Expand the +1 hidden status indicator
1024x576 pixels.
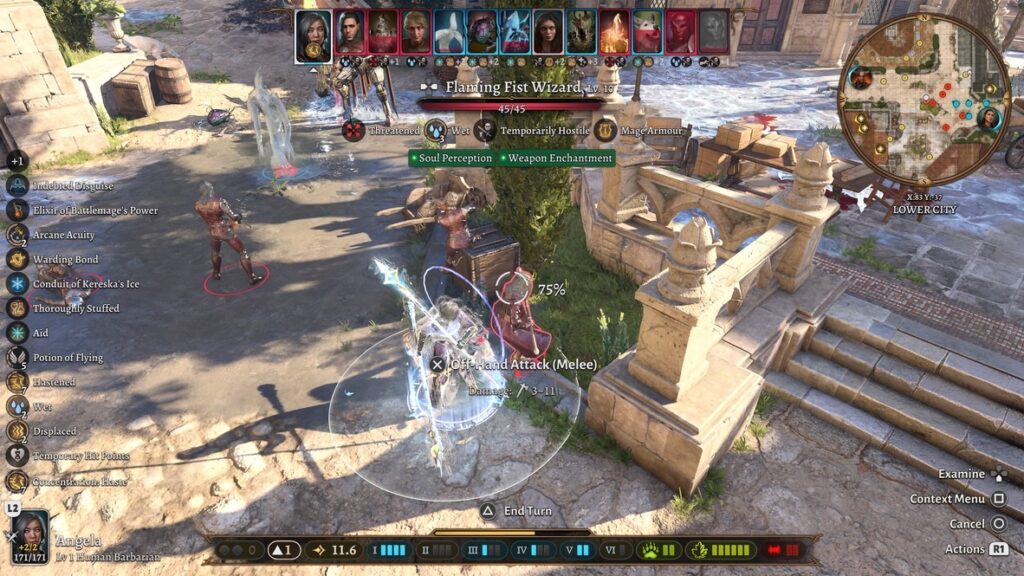(x=16, y=161)
